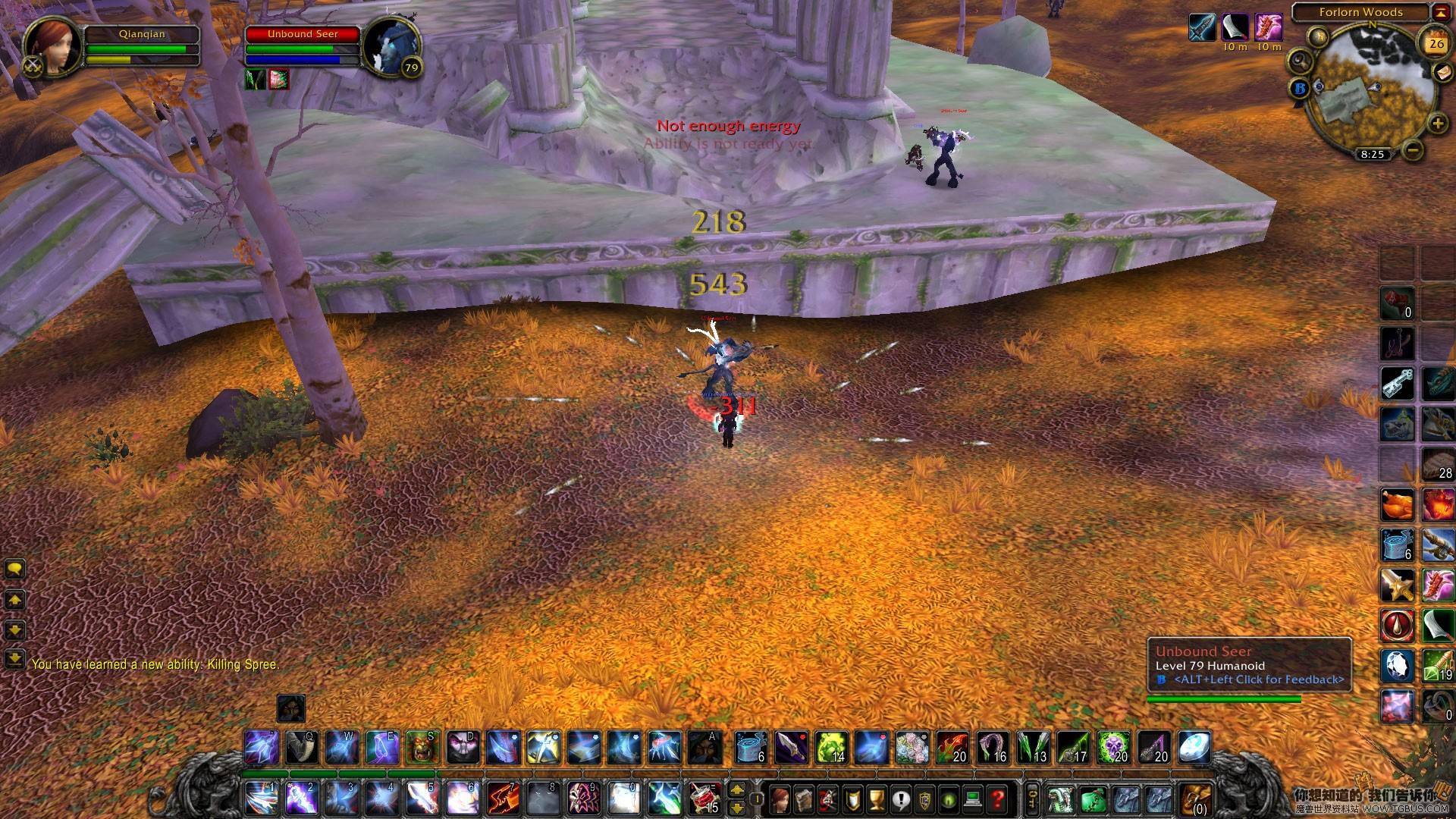This screenshot has height=819, width=1456.
Task: Open the character info portrait micro button
Action: [x=780, y=799]
